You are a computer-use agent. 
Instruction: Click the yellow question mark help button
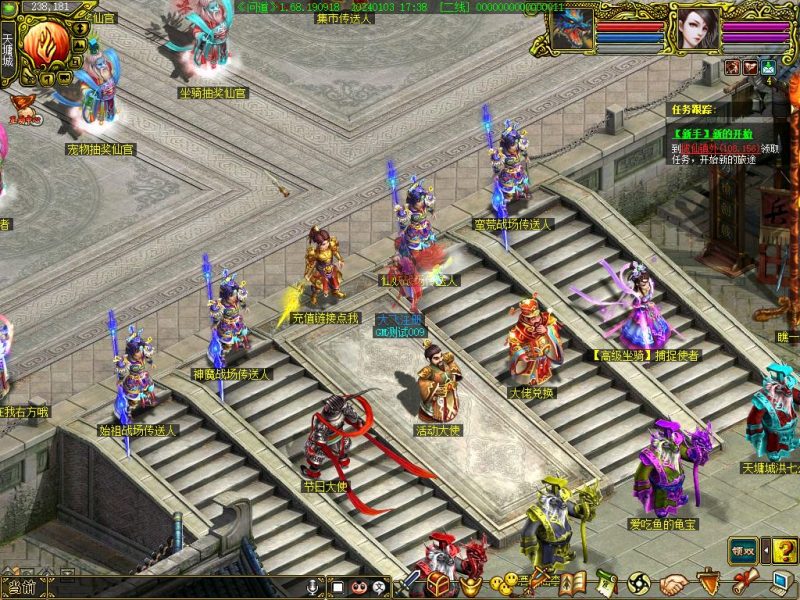[784, 549]
